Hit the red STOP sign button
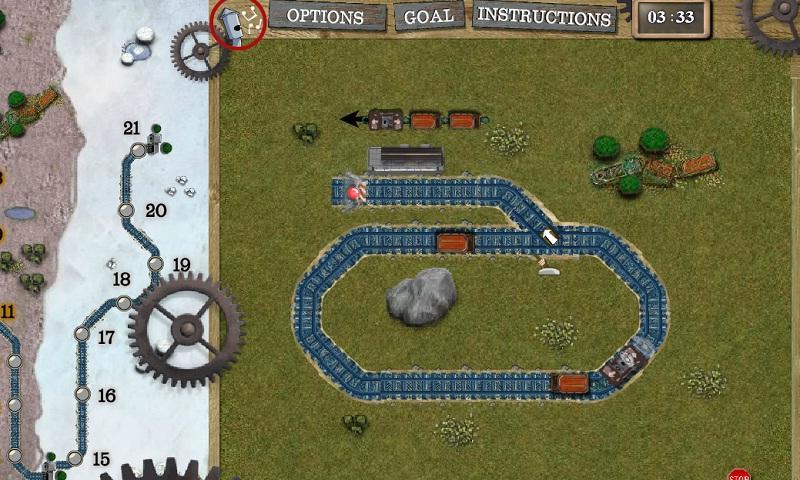The image size is (800, 480). (739, 475)
